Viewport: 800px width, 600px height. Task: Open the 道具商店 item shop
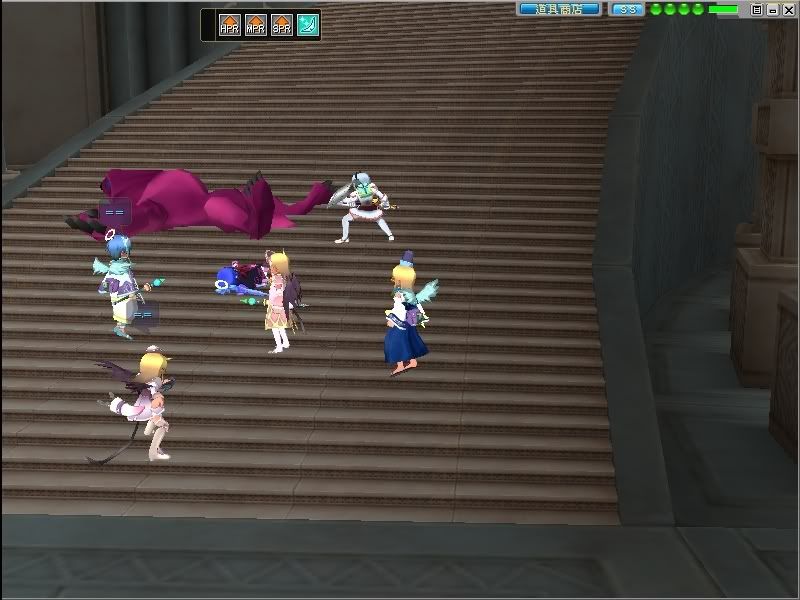(559, 9)
